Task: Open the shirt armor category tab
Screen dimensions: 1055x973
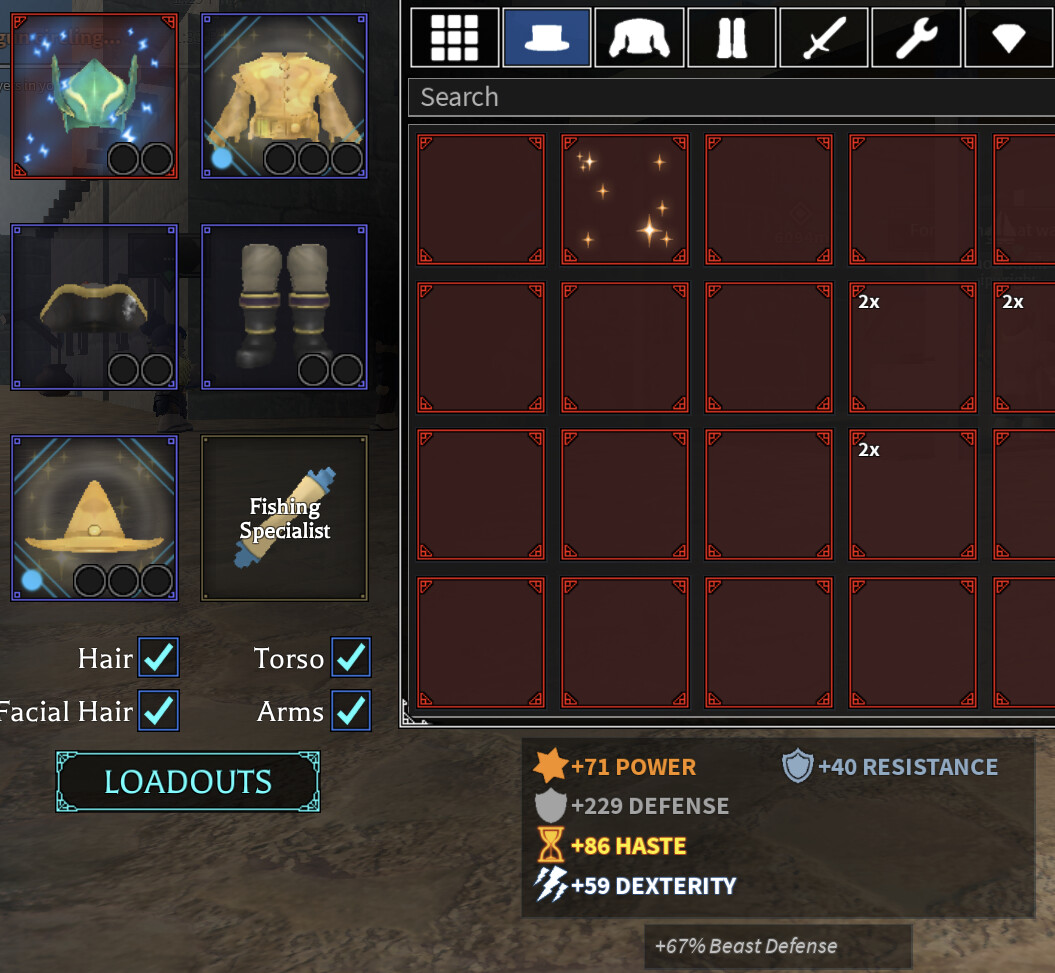Action: tap(639, 37)
